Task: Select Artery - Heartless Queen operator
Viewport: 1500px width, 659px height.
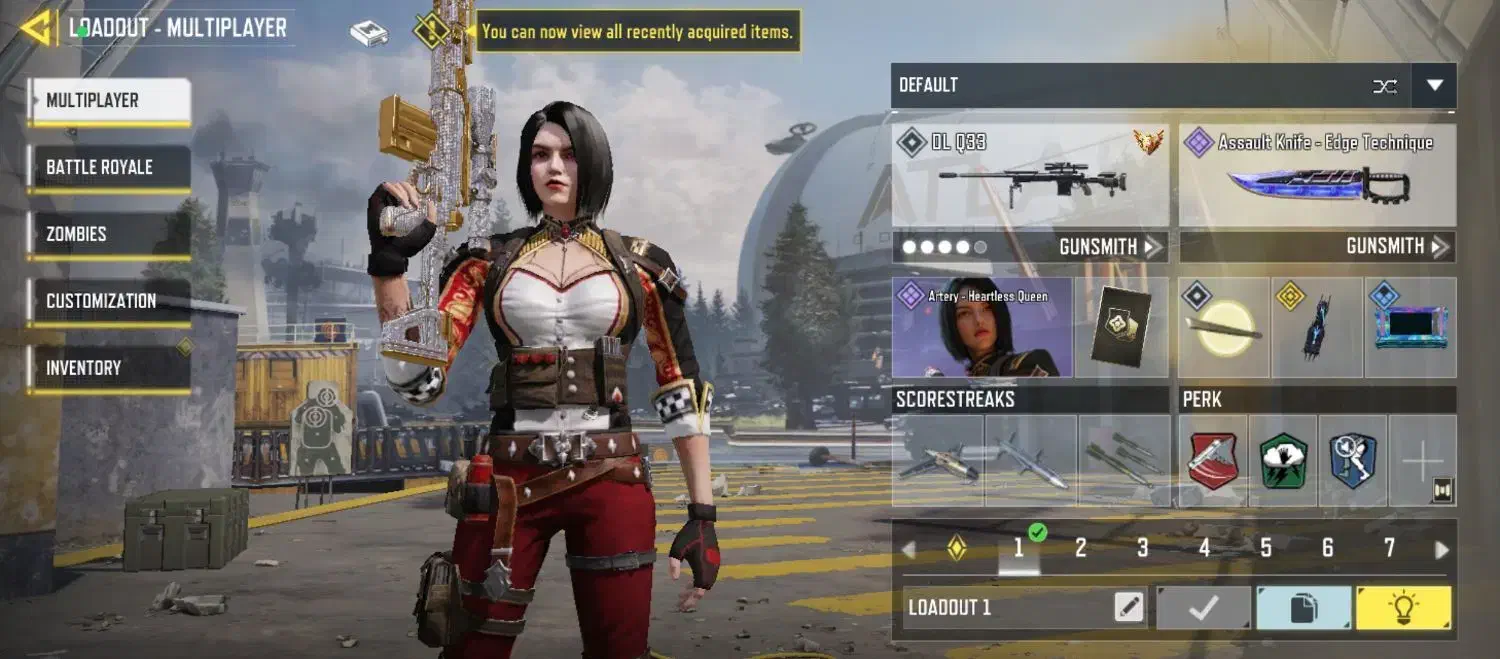Action: pos(981,328)
